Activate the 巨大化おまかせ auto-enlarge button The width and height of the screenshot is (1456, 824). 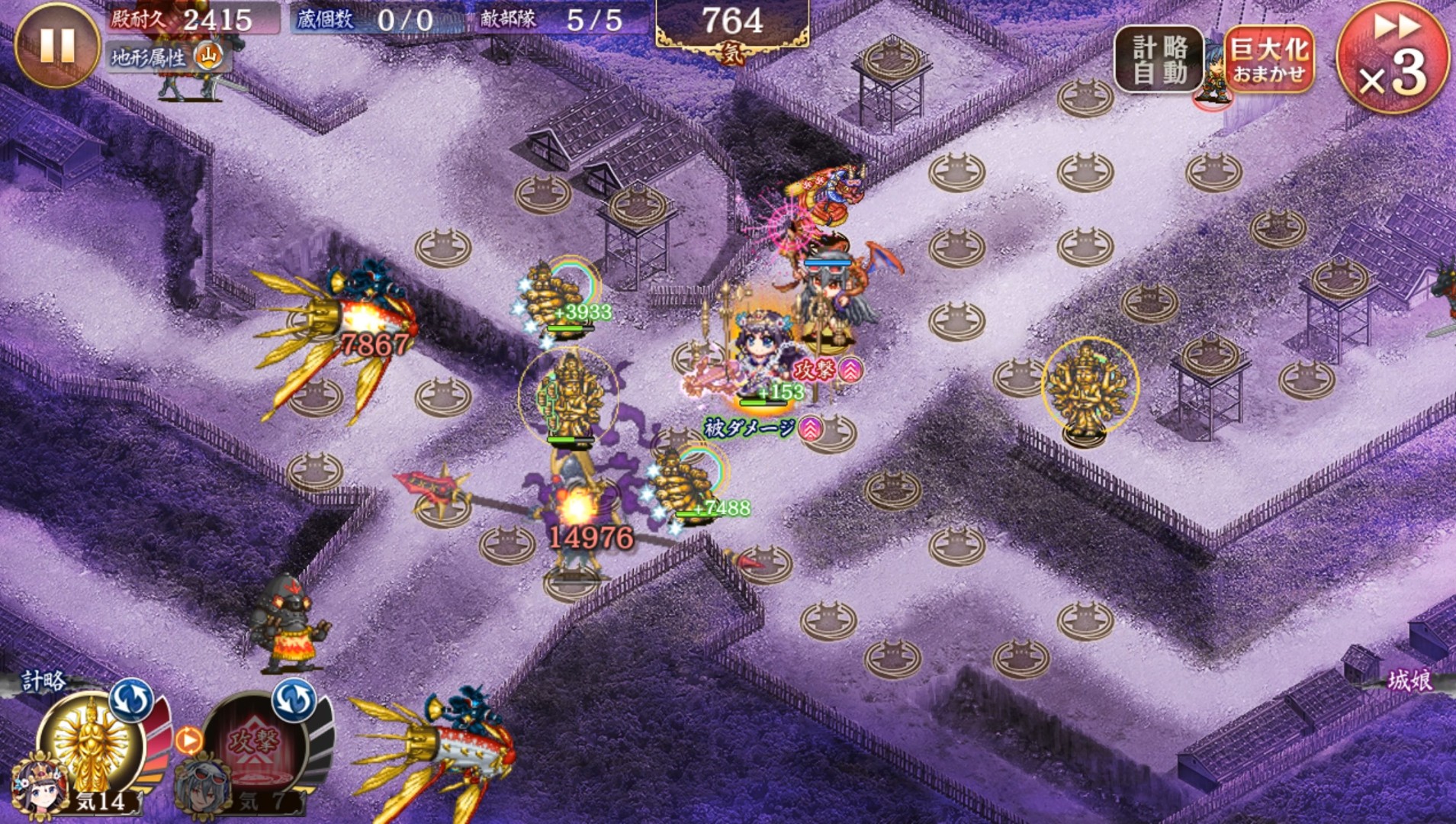[x=1269, y=60]
